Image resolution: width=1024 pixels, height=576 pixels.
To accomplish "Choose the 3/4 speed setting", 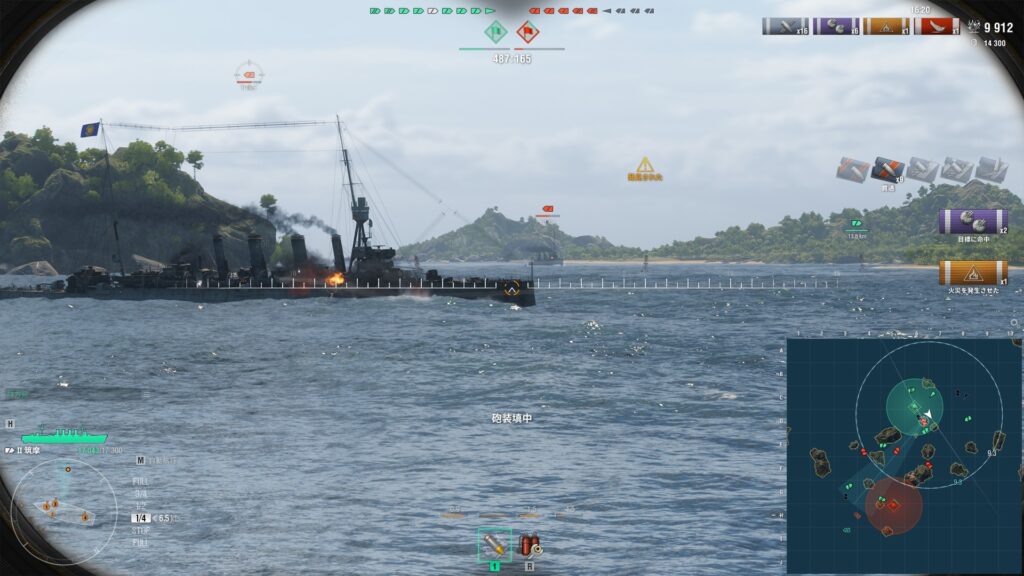I will [x=141, y=493].
